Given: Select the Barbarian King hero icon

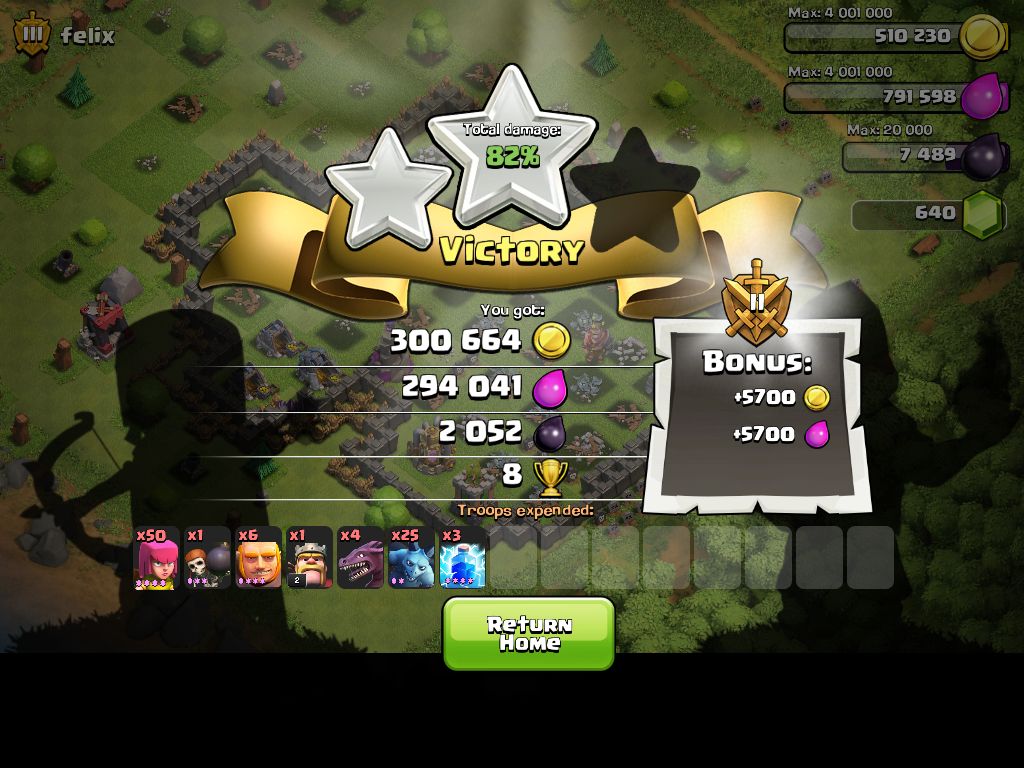Looking at the screenshot, I should (309, 558).
